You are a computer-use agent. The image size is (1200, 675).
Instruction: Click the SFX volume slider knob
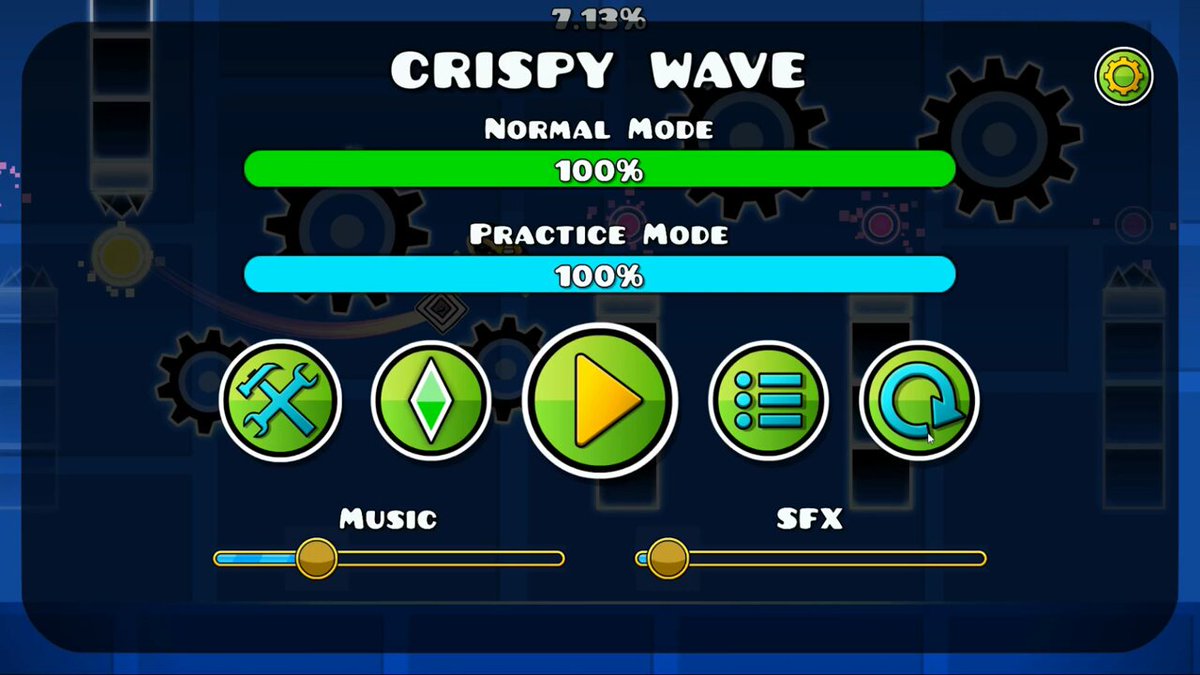click(667, 558)
